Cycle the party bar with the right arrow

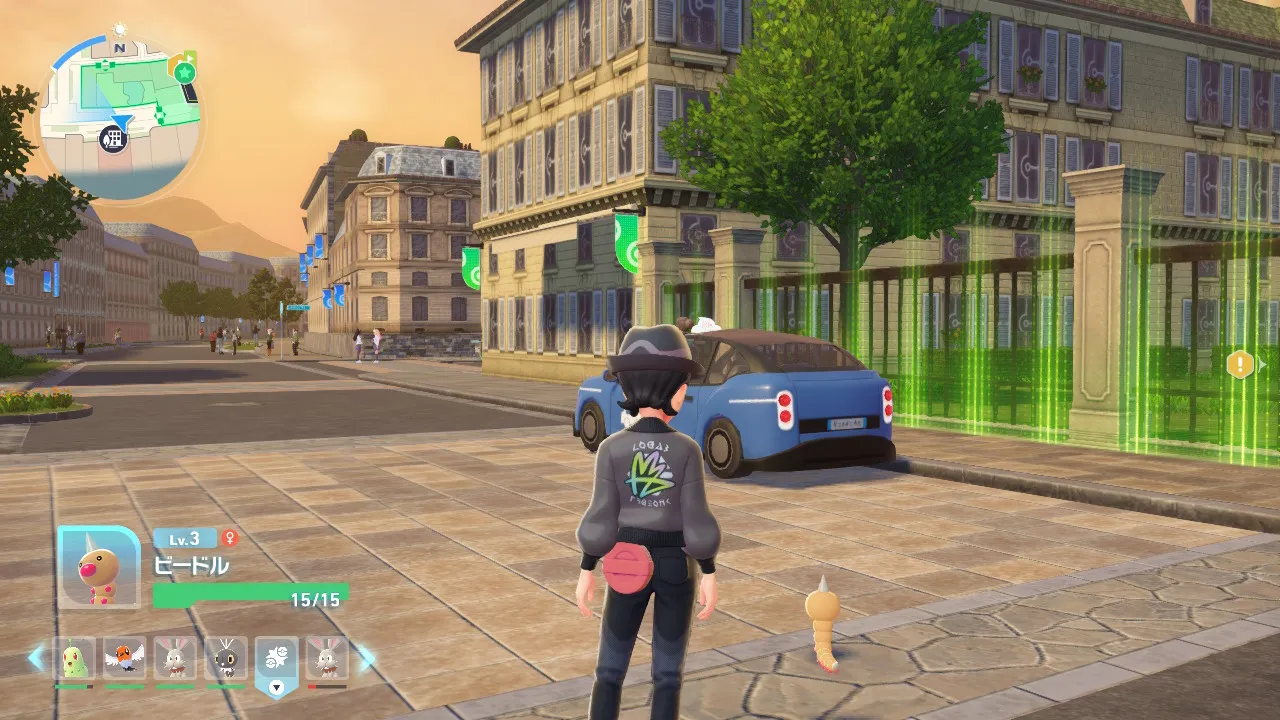point(366,658)
